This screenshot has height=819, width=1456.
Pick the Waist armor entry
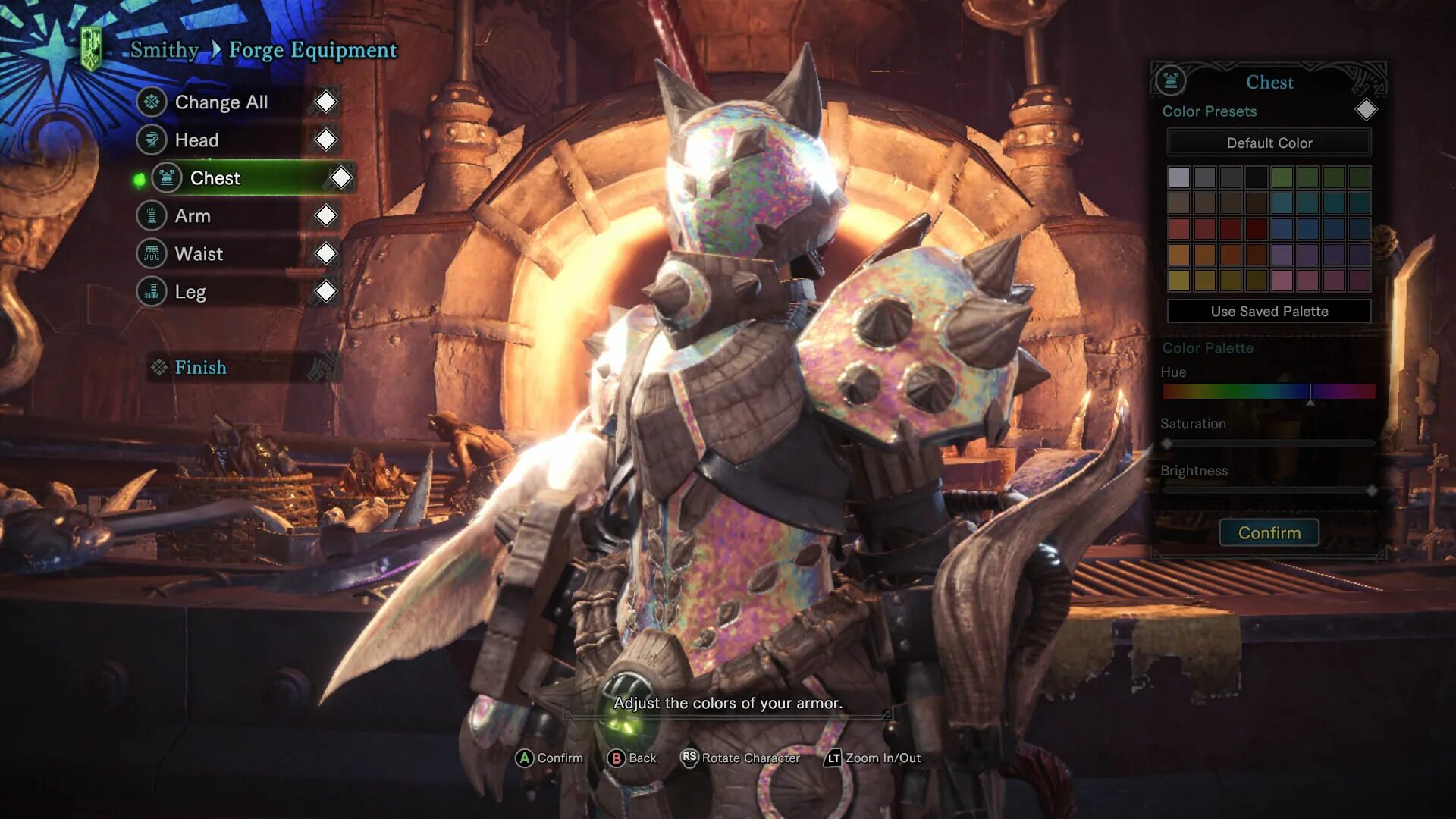pyautogui.click(x=199, y=254)
